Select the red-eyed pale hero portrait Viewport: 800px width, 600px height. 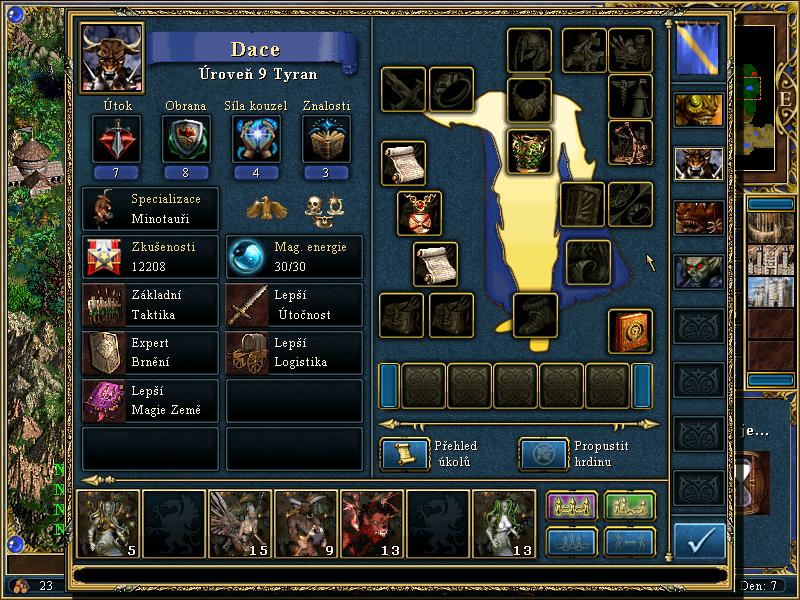[698, 270]
